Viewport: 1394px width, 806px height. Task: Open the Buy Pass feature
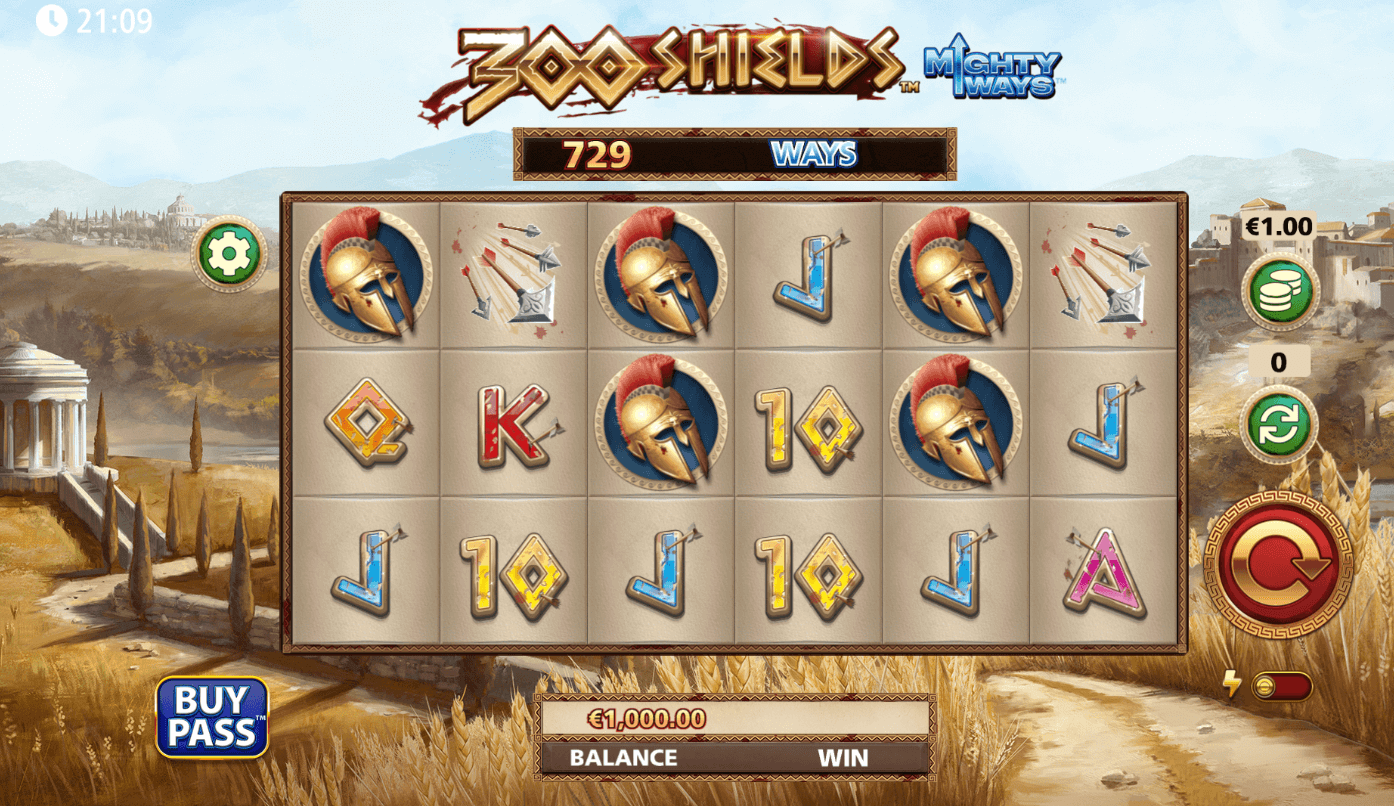[x=212, y=717]
